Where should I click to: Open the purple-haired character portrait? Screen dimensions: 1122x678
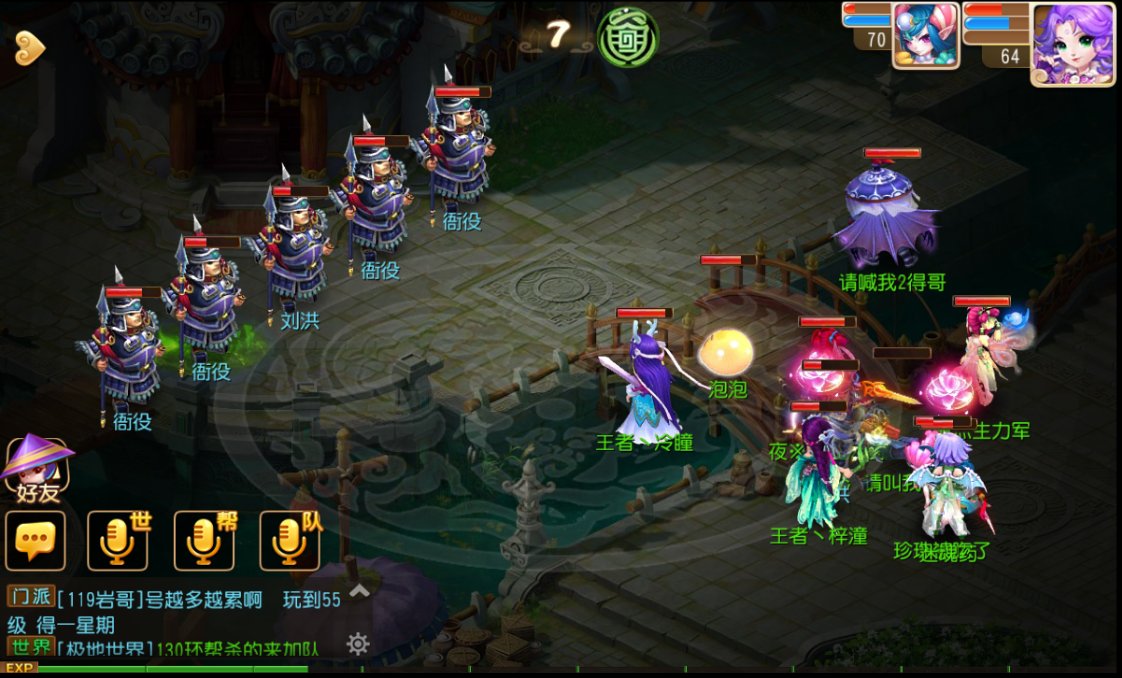(1072, 44)
